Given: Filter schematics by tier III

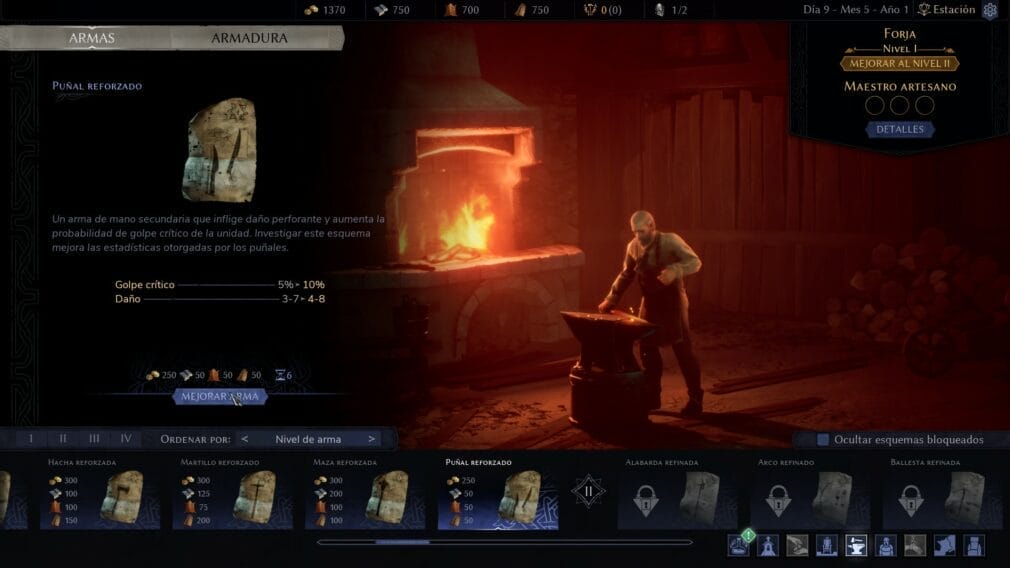Looking at the screenshot, I should pyautogui.click(x=94, y=439).
